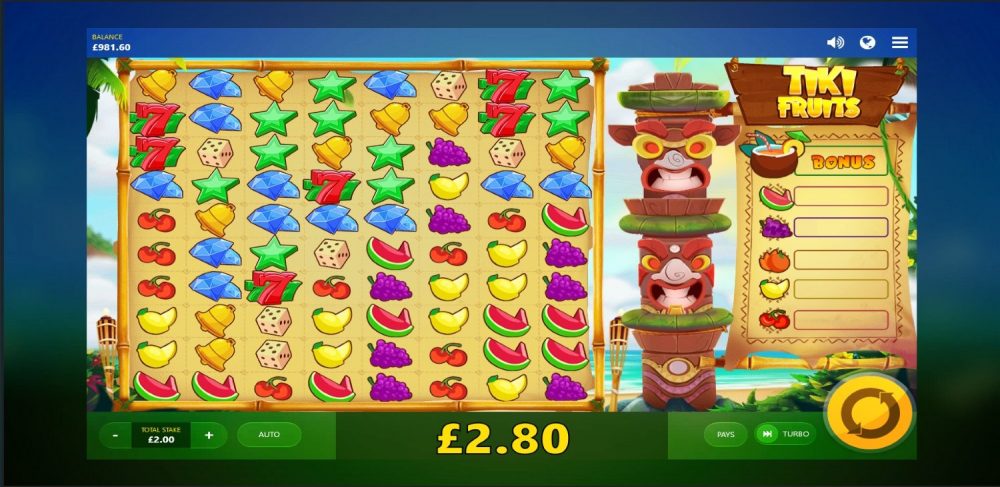Click the globe icon

pyautogui.click(x=868, y=42)
